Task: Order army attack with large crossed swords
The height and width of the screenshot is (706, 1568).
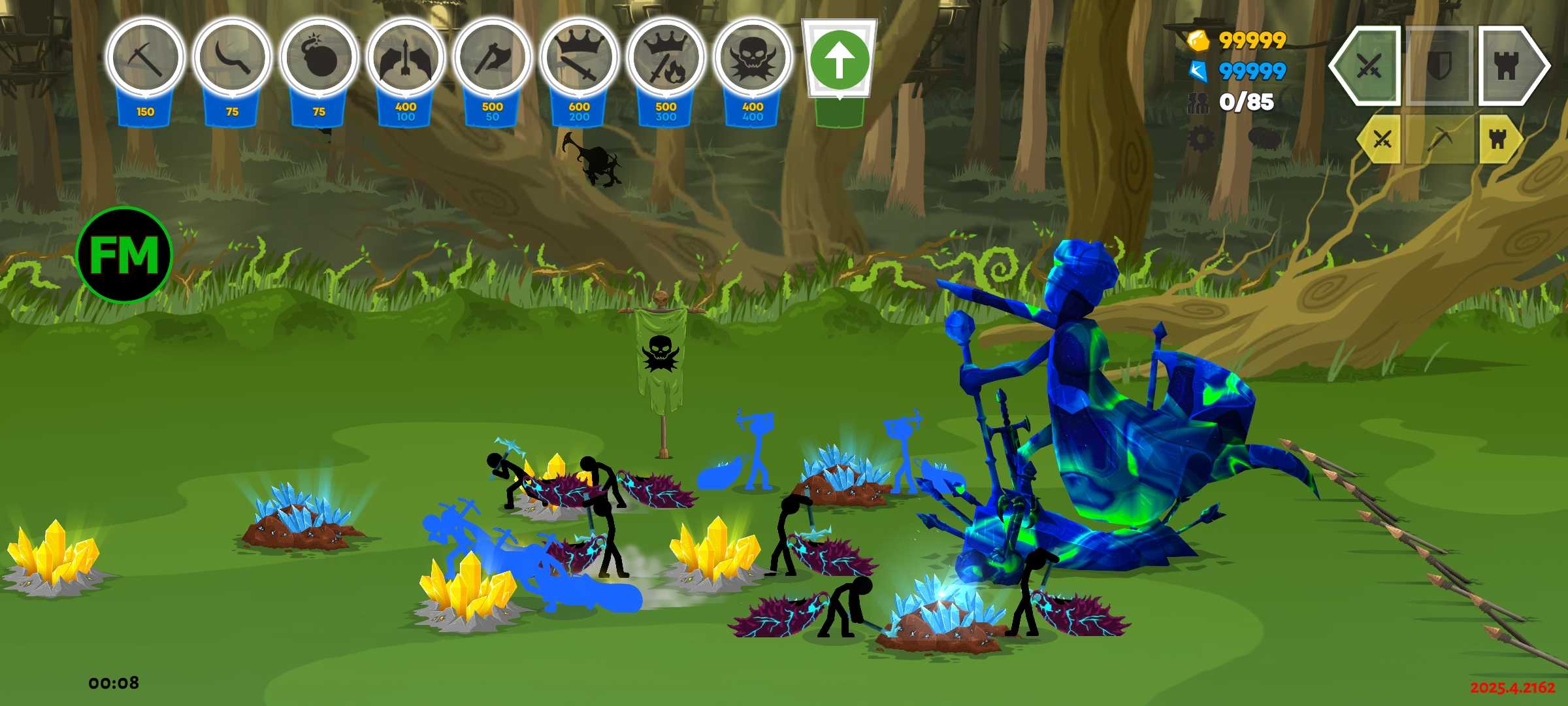Action: tap(1368, 65)
